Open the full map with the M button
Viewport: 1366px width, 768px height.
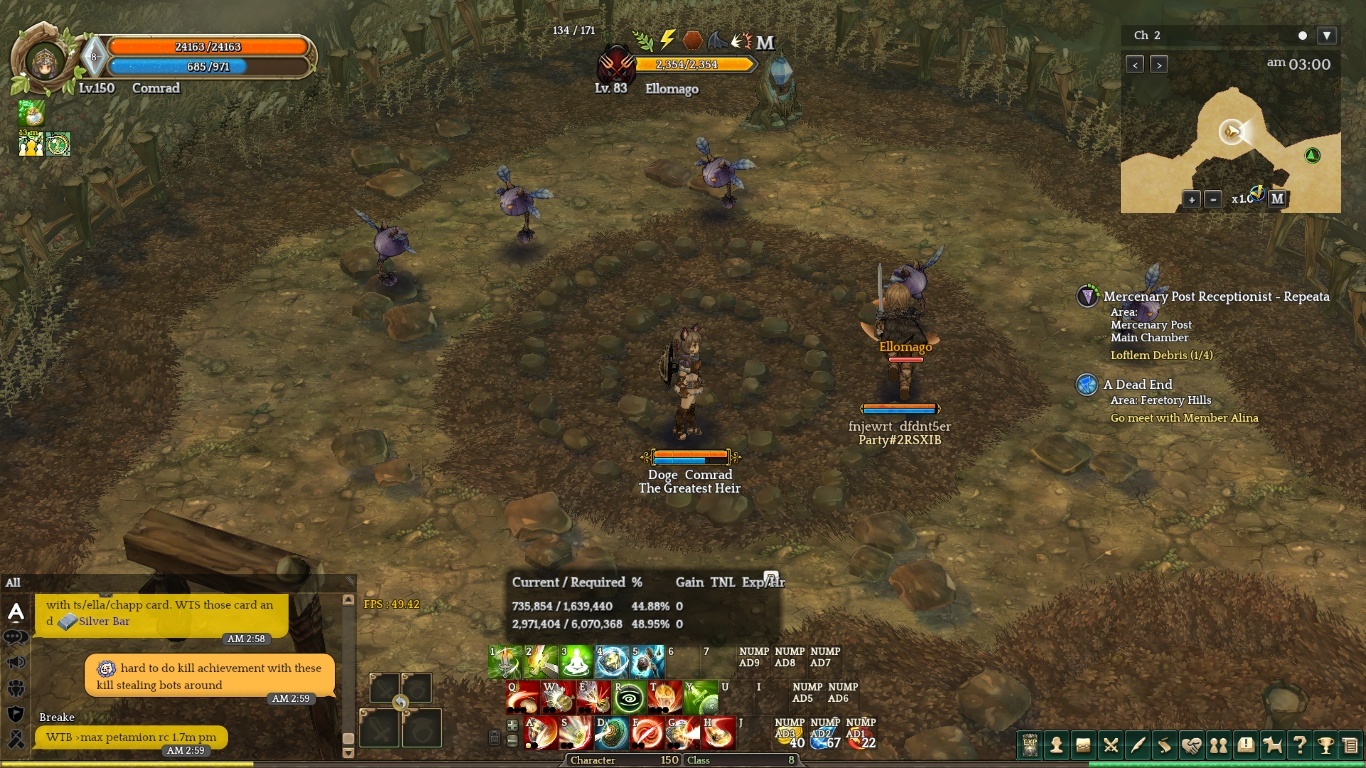click(x=1277, y=199)
